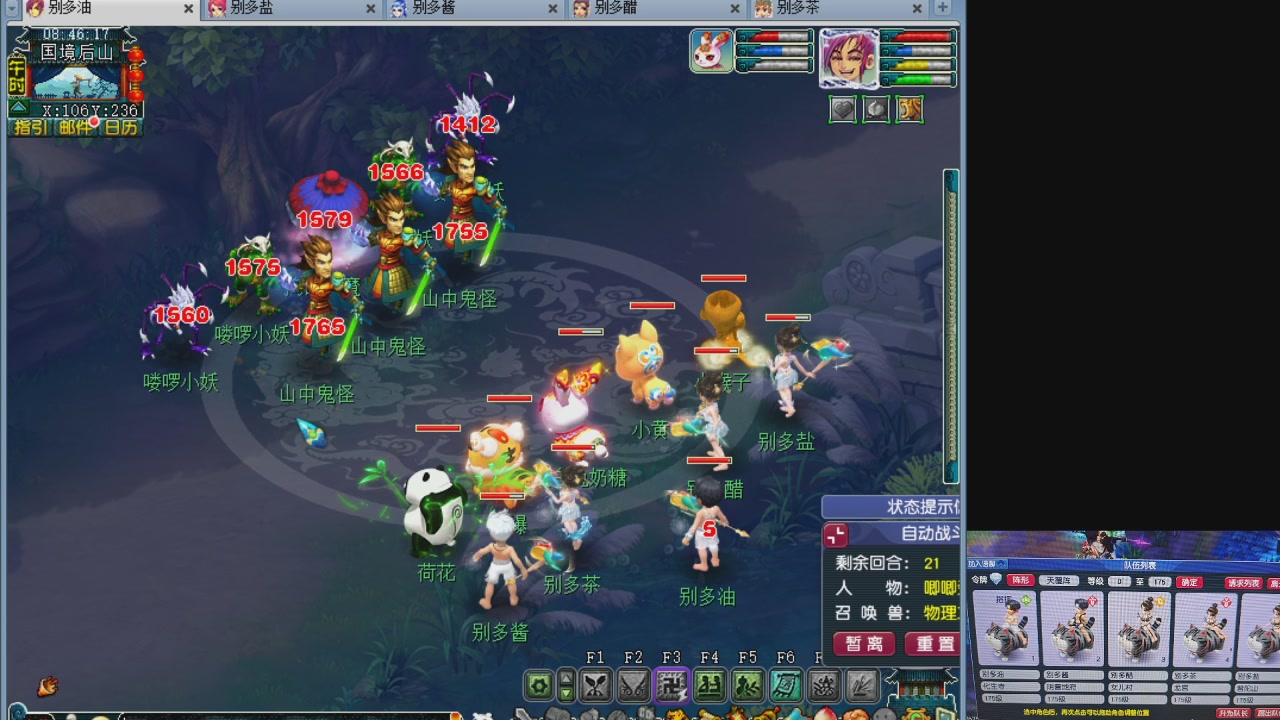Image resolution: width=1280 pixels, height=720 pixels.
Task: Select the pet portrait beside battle bars
Action: click(x=711, y=50)
